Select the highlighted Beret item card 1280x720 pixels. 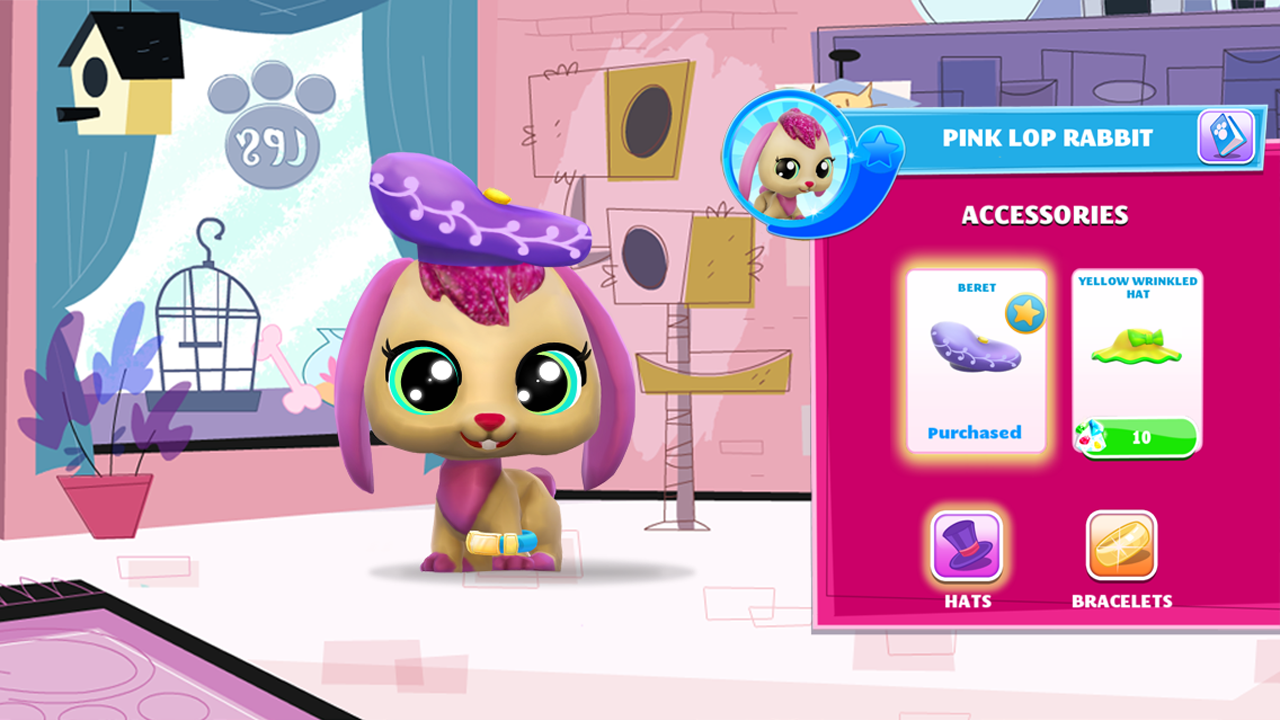[x=976, y=360]
